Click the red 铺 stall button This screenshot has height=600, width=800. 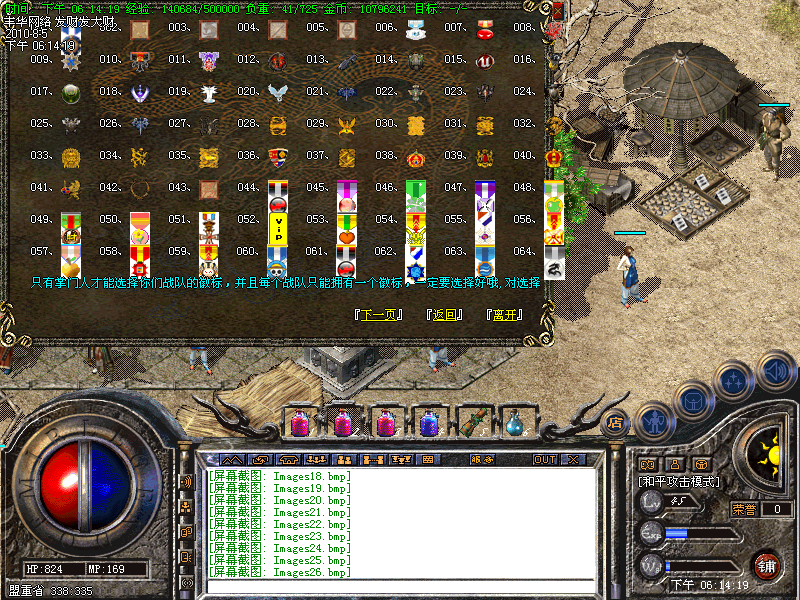click(x=767, y=565)
